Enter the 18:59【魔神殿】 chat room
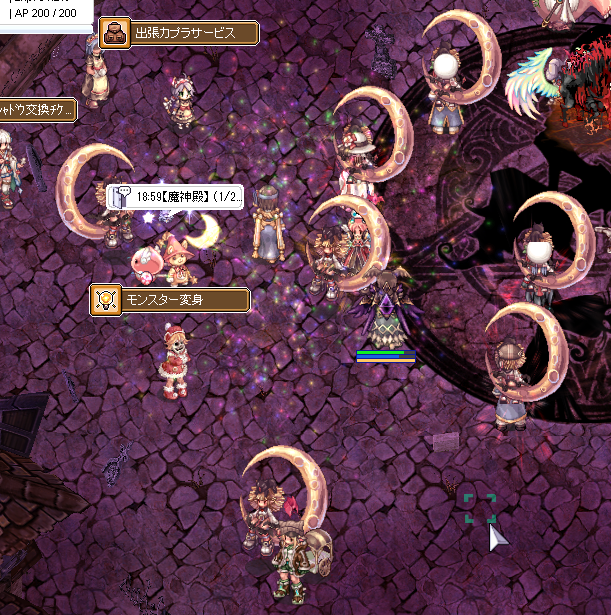This screenshot has width=611, height=615. pos(183,196)
